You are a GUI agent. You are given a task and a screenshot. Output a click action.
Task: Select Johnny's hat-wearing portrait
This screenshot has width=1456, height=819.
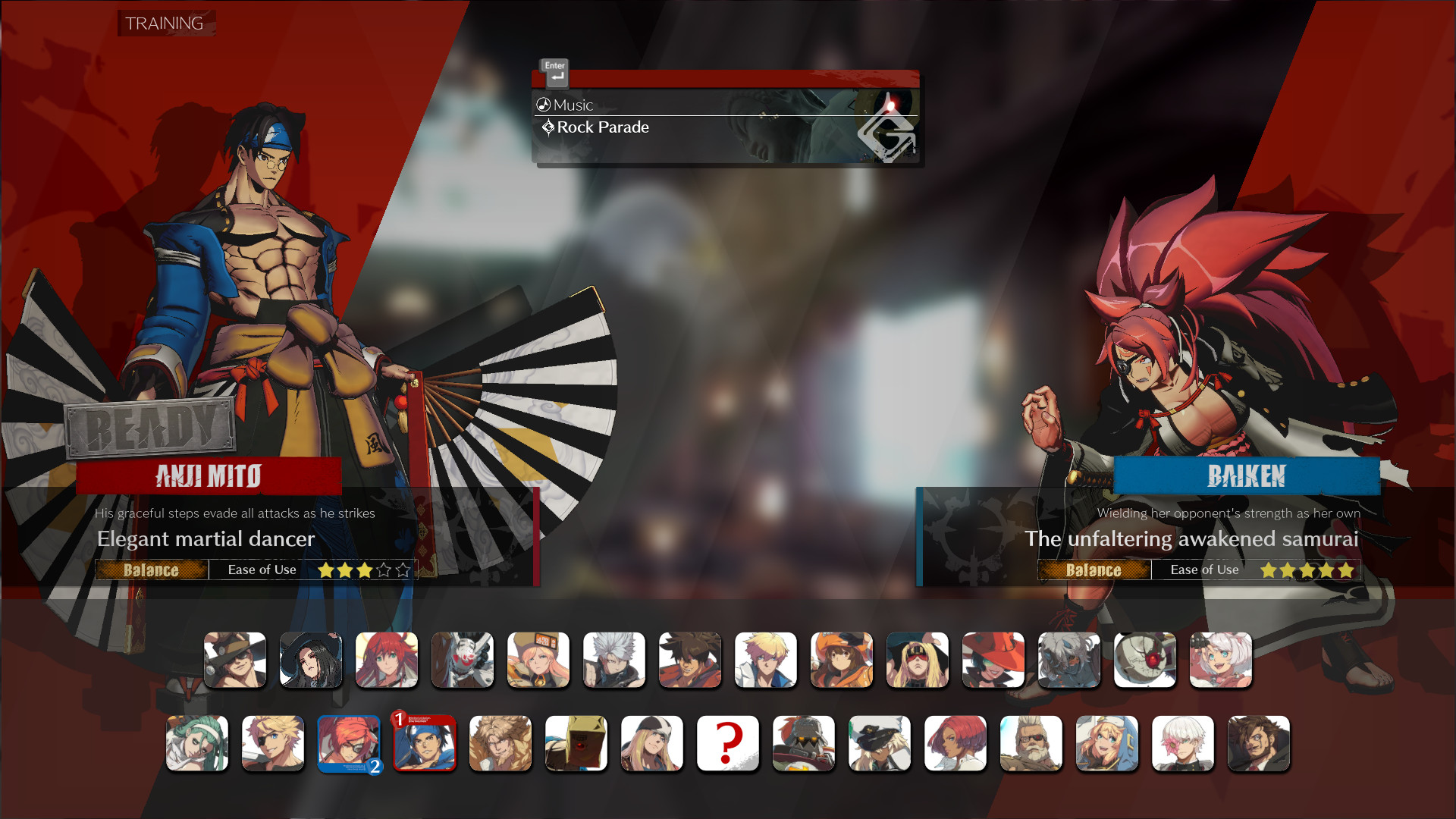point(235,660)
